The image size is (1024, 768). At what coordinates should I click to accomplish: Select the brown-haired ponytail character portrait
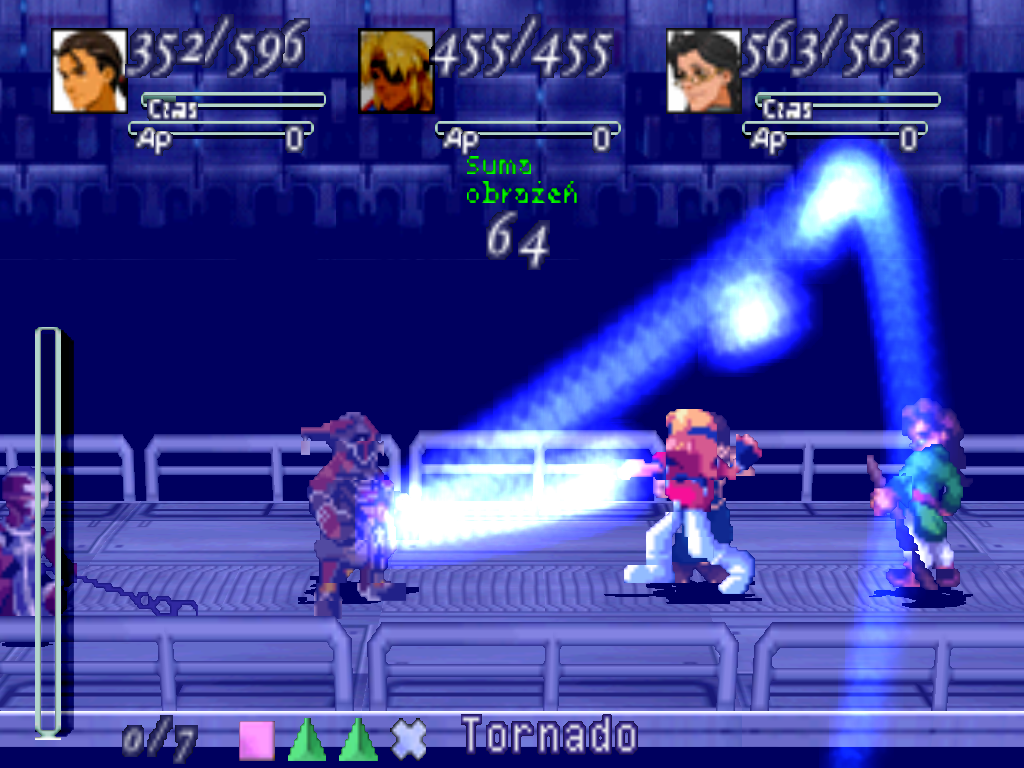pyautogui.click(x=89, y=70)
